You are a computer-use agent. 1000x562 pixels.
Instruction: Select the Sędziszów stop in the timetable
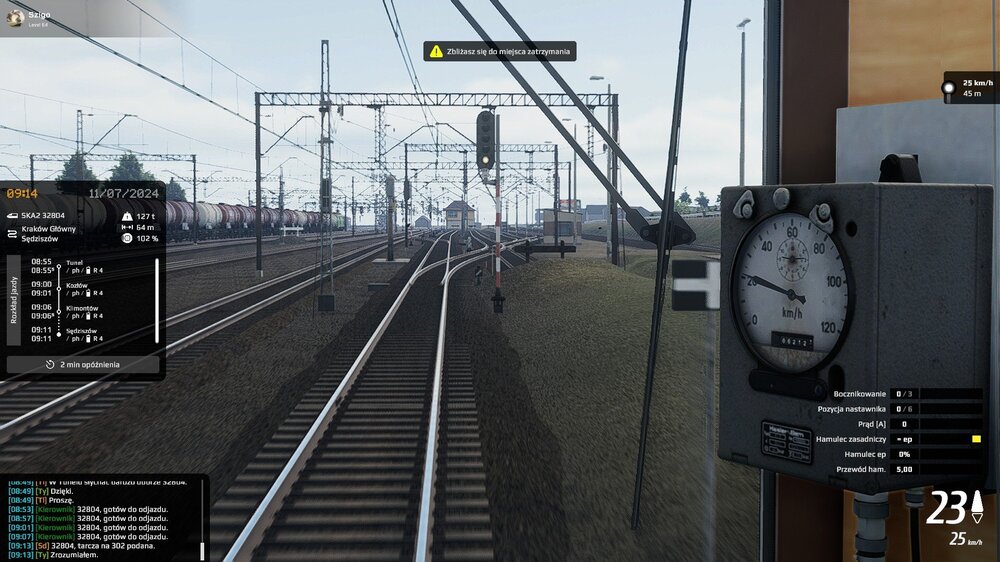82,330
